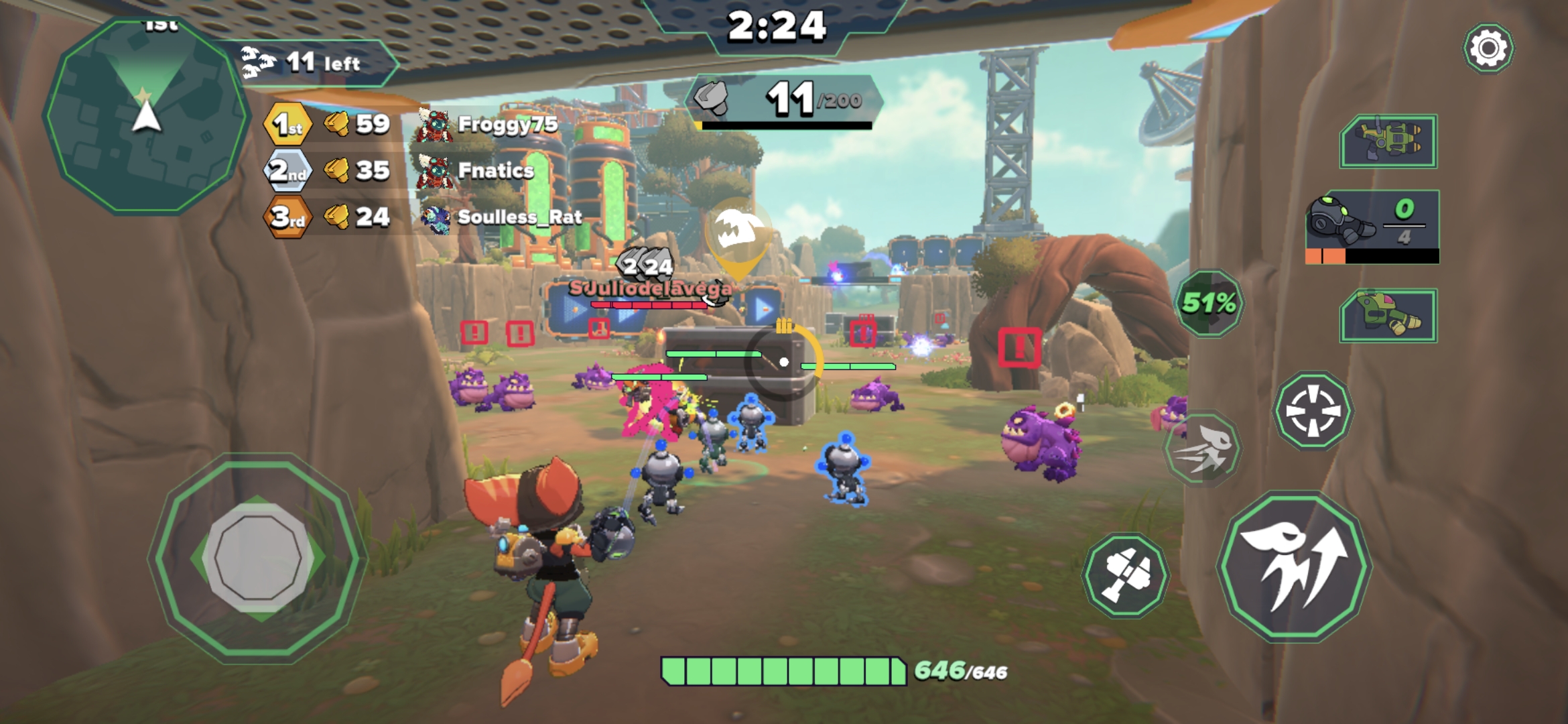
Task: Tap the 51% charge ability icon
Action: tap(1209, 303)
